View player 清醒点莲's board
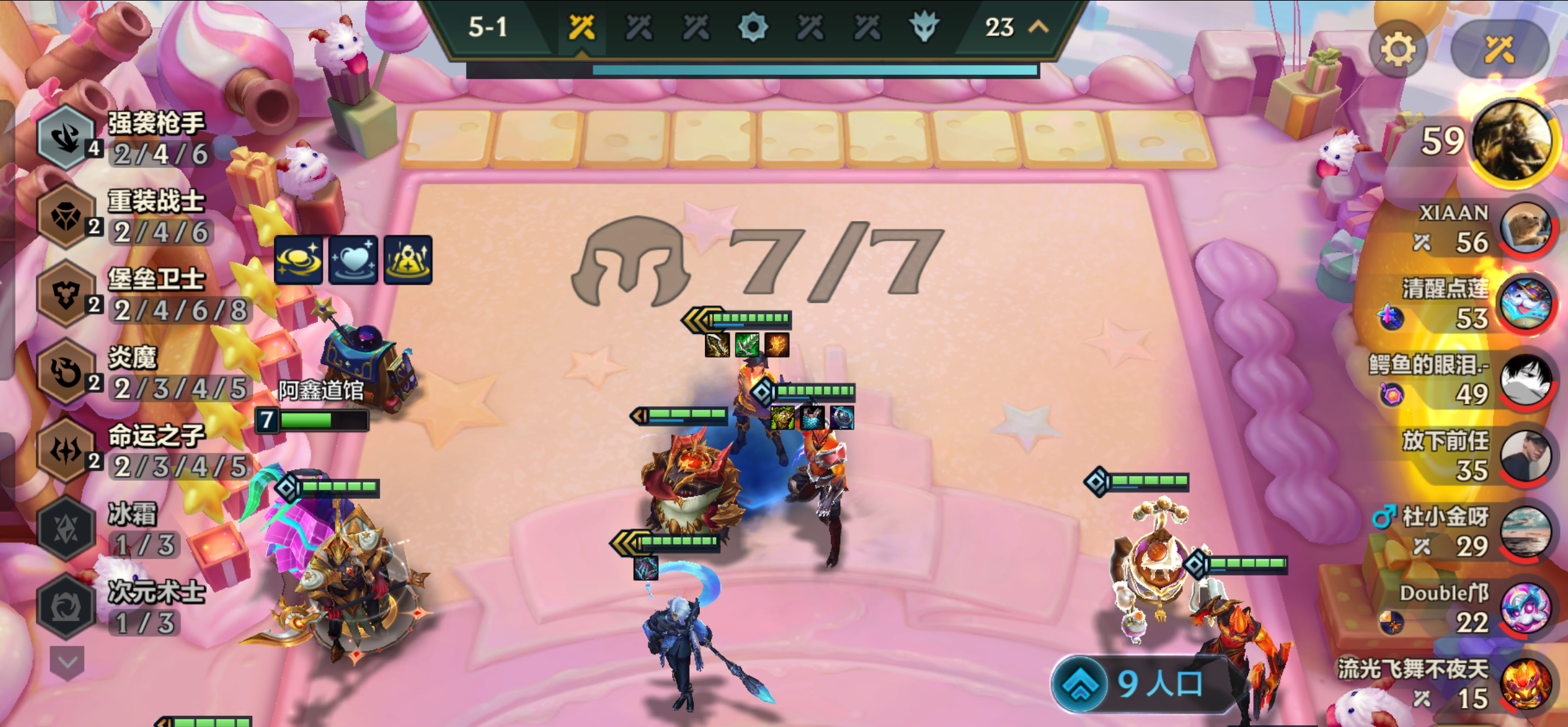 [1525, 304]
